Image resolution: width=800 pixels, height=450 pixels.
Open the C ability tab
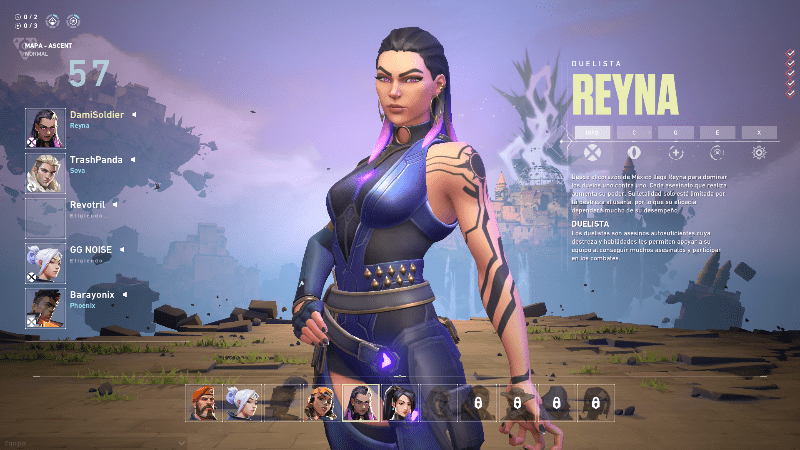pos(633,131)
